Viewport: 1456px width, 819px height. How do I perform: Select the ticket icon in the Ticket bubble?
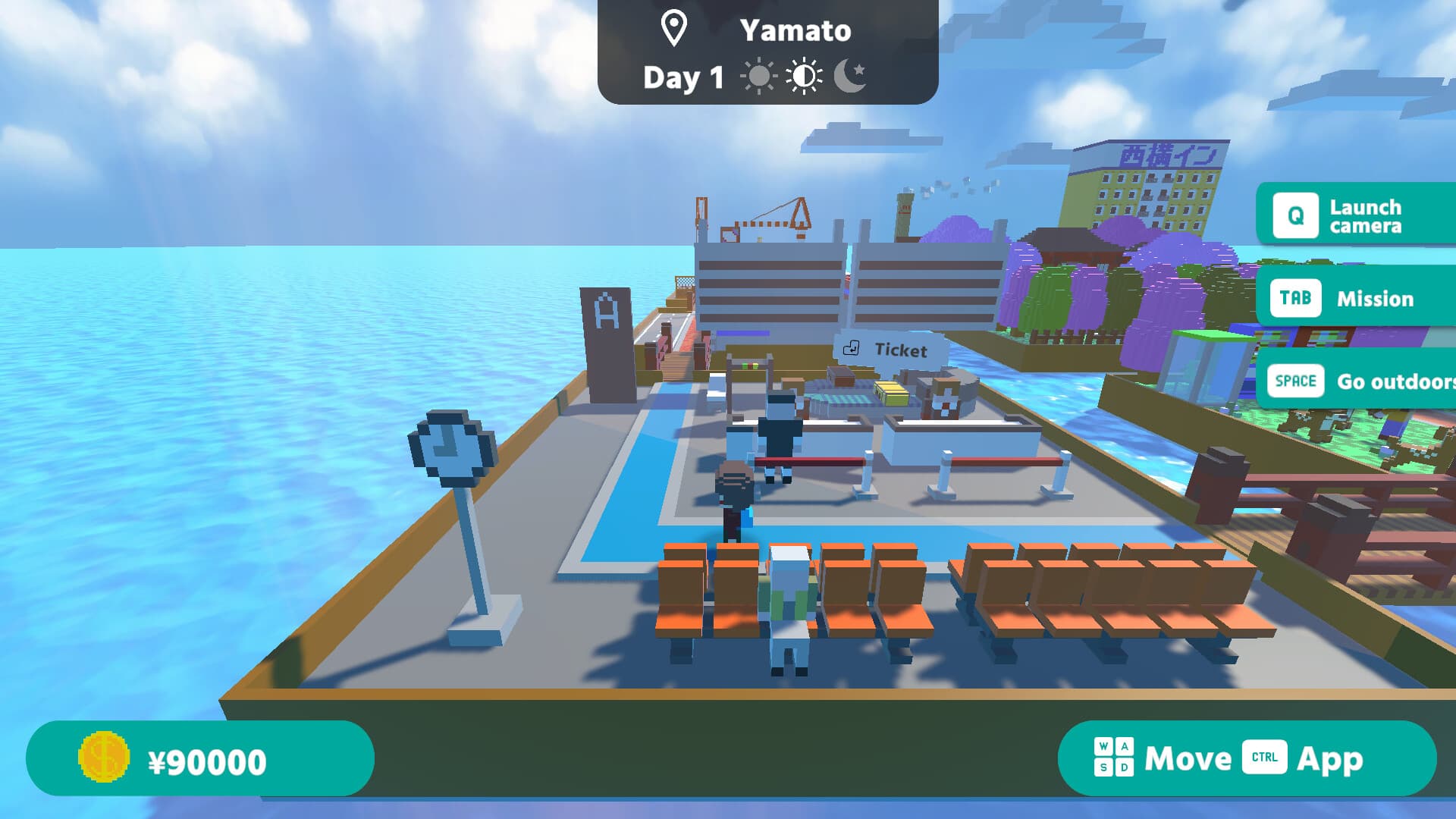coord(852,350)
